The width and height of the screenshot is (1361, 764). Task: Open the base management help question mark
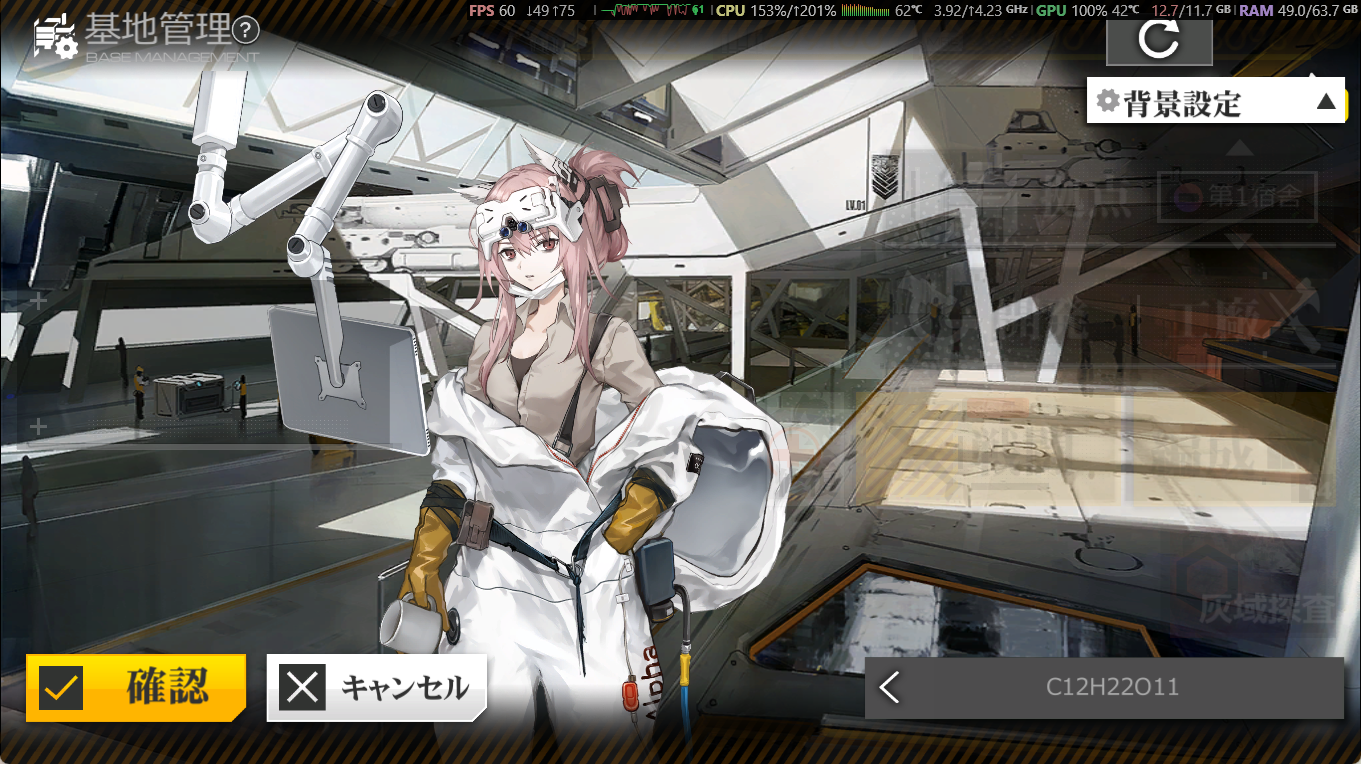point(245,31)
